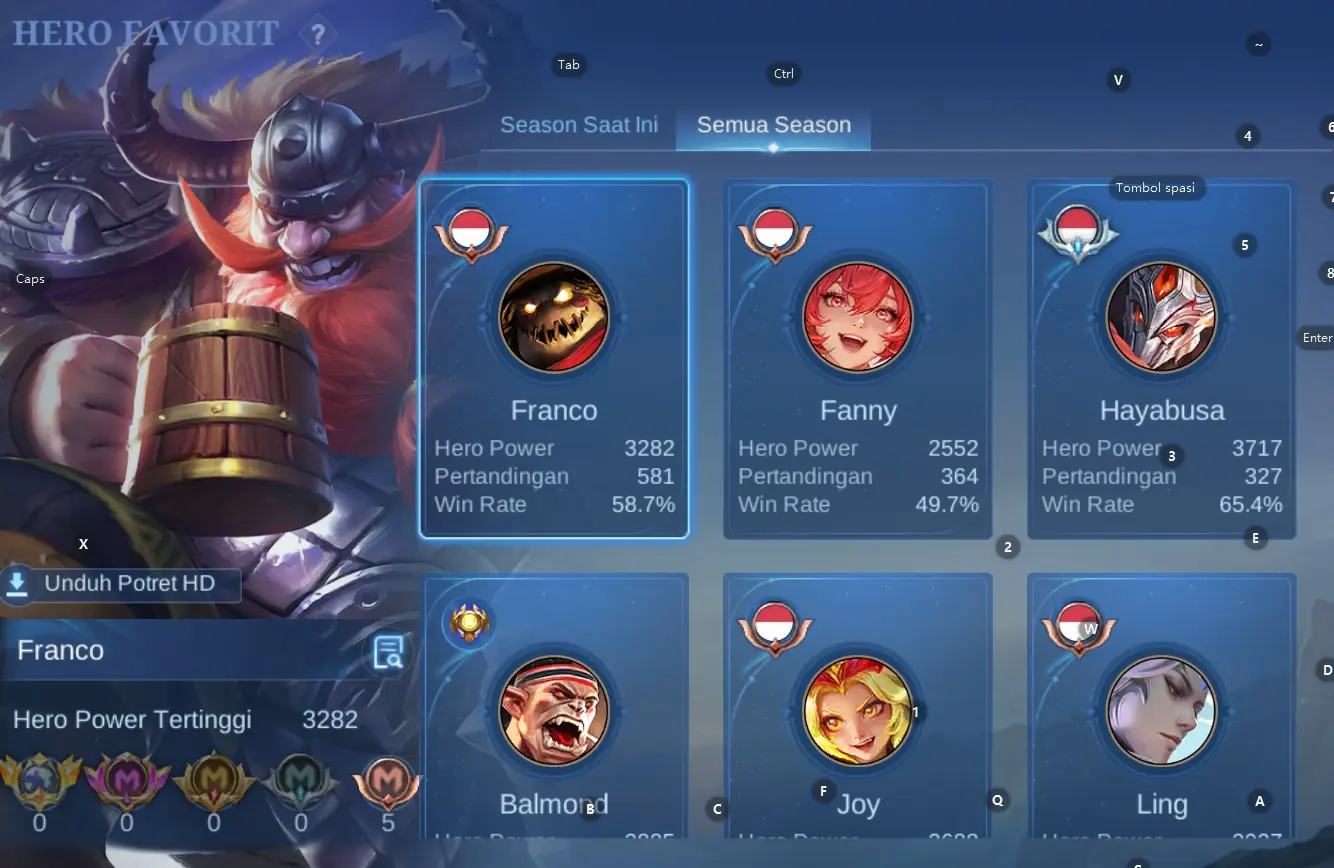Switch to the Season Saat Ini tab
Image resolution: width=1334 pixels, height=868 pixels.
click(x=579, y=125)
